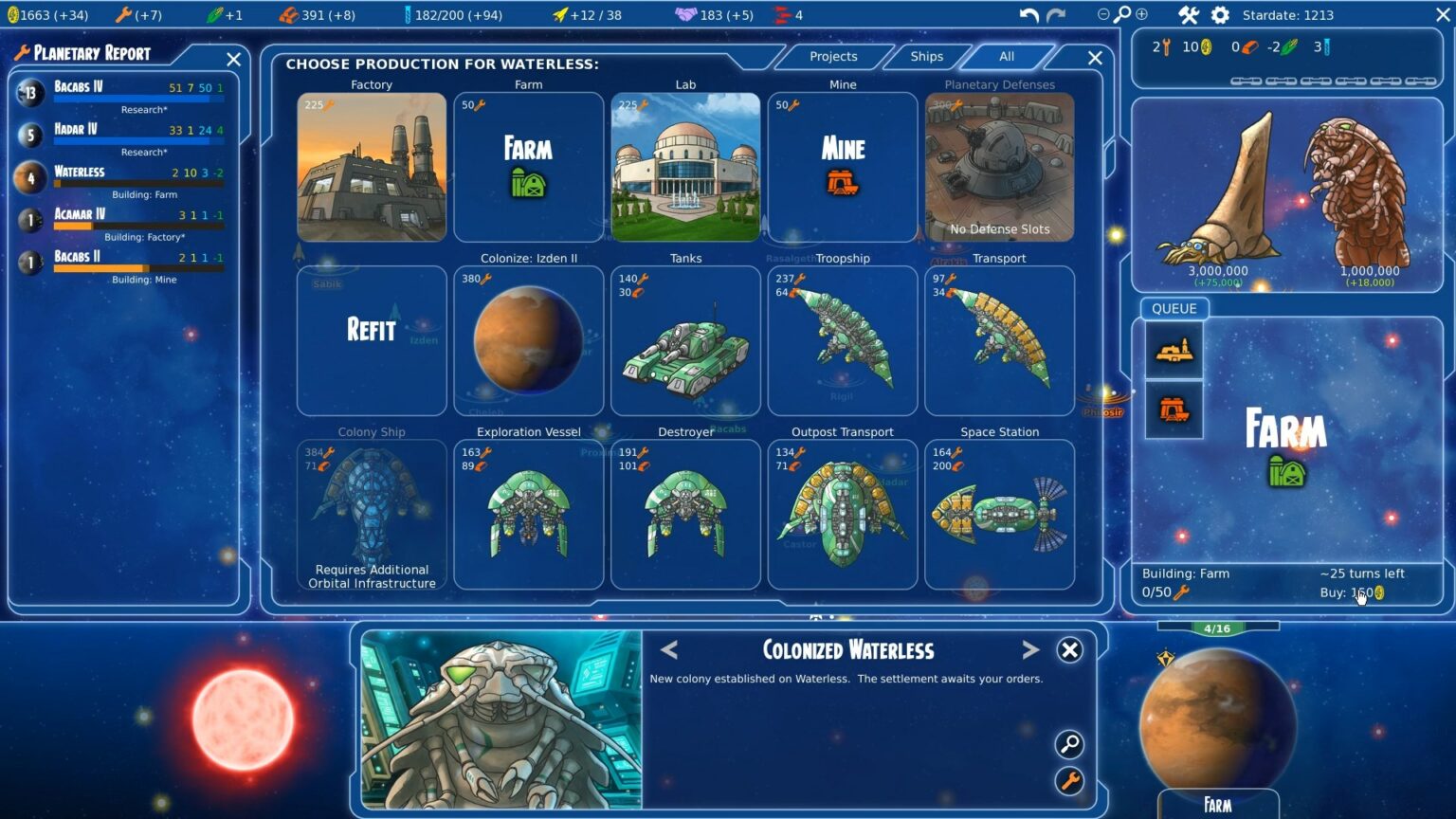Choose the Mine production option
1456x819 pixels.
point(842,167)
